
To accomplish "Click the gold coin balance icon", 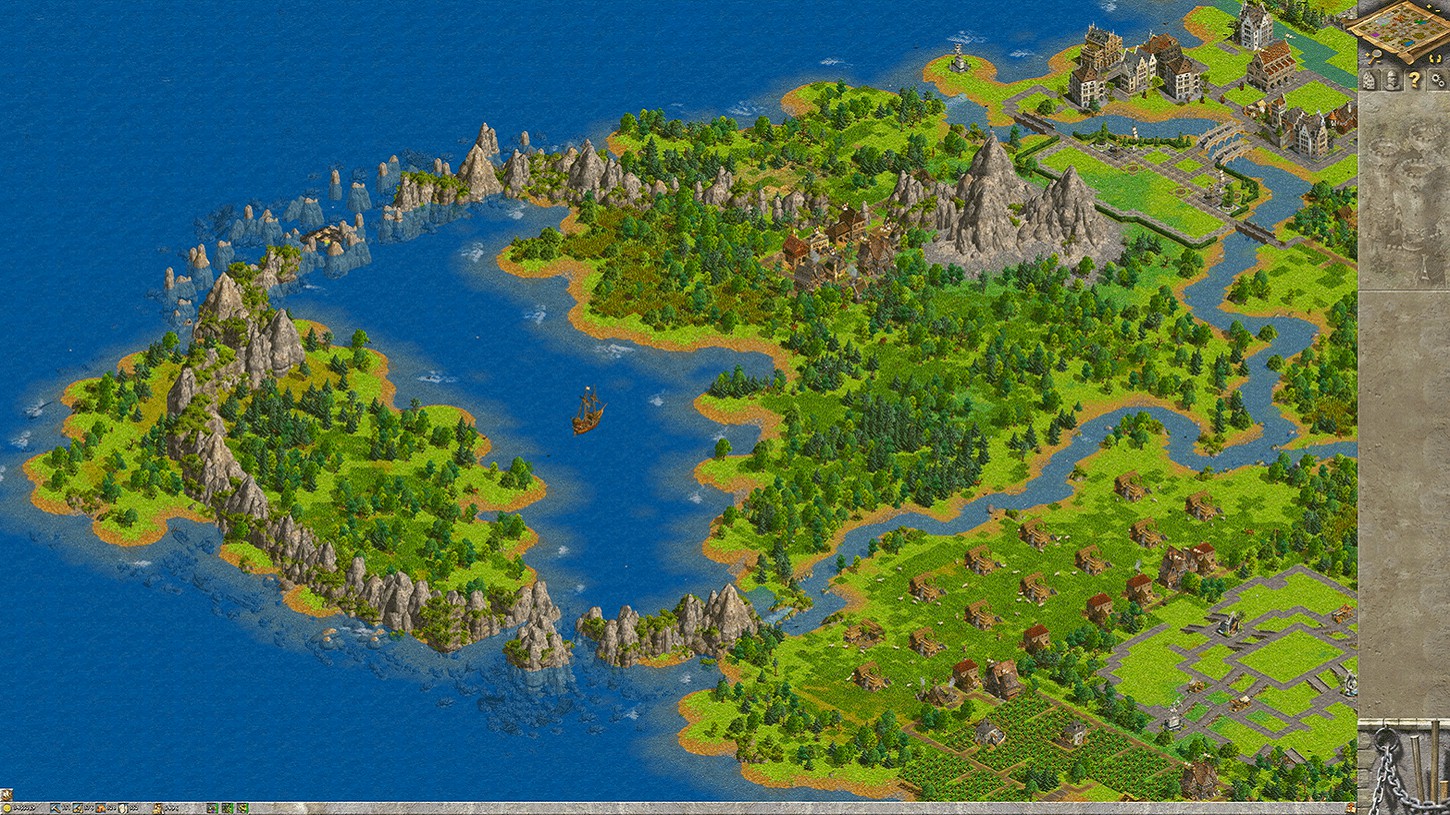I will [x=6, y=808].
